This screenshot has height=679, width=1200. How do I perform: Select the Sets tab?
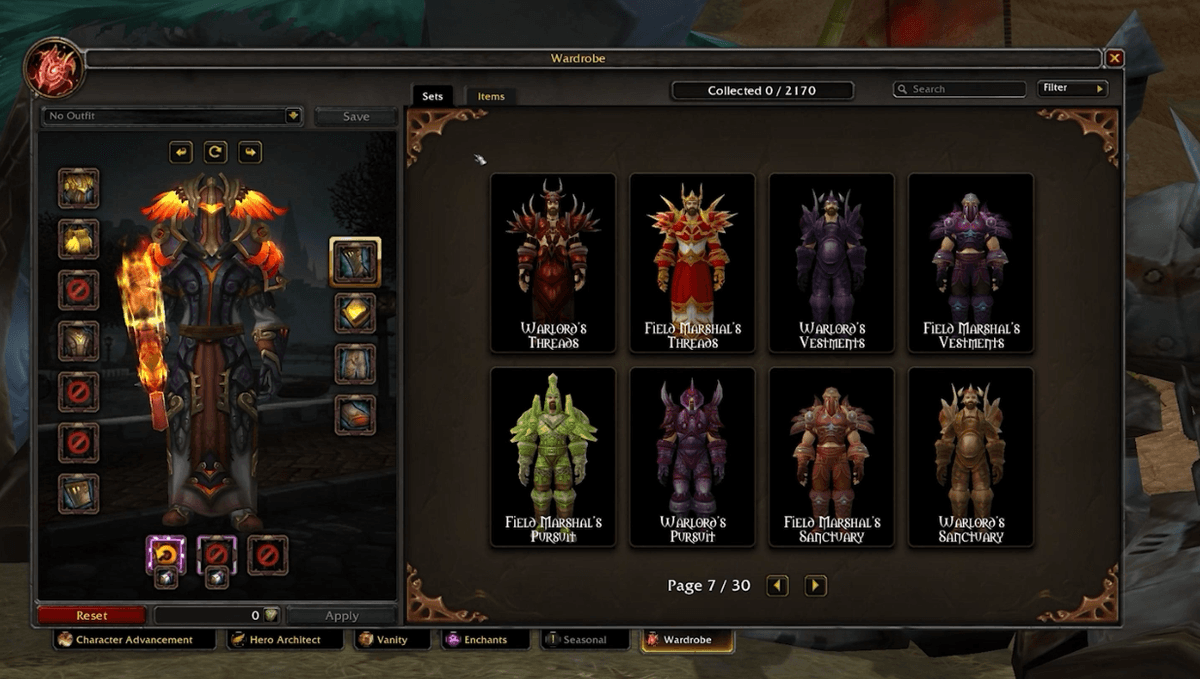pyautogui.click(x=433, y=96)
